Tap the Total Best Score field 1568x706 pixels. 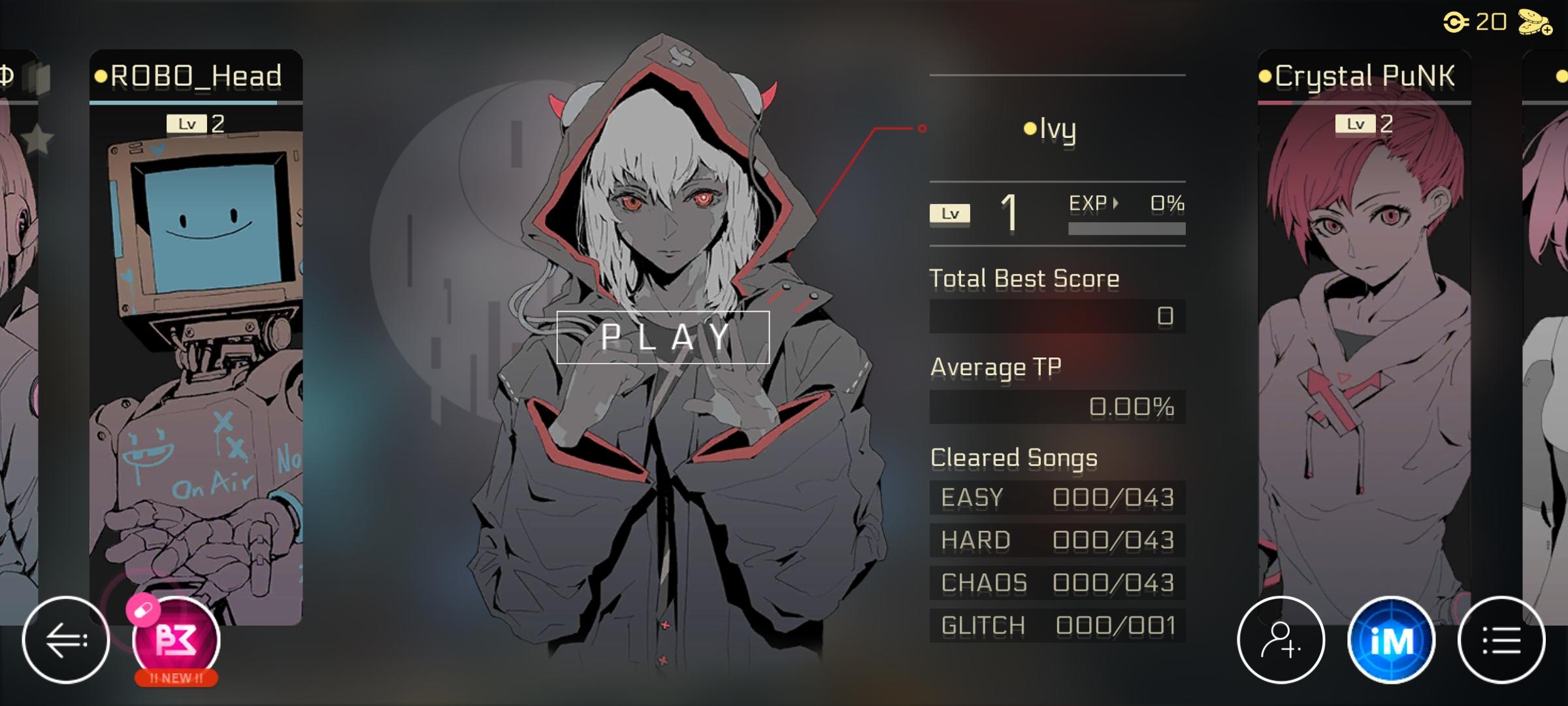(x=1057, y=316)
